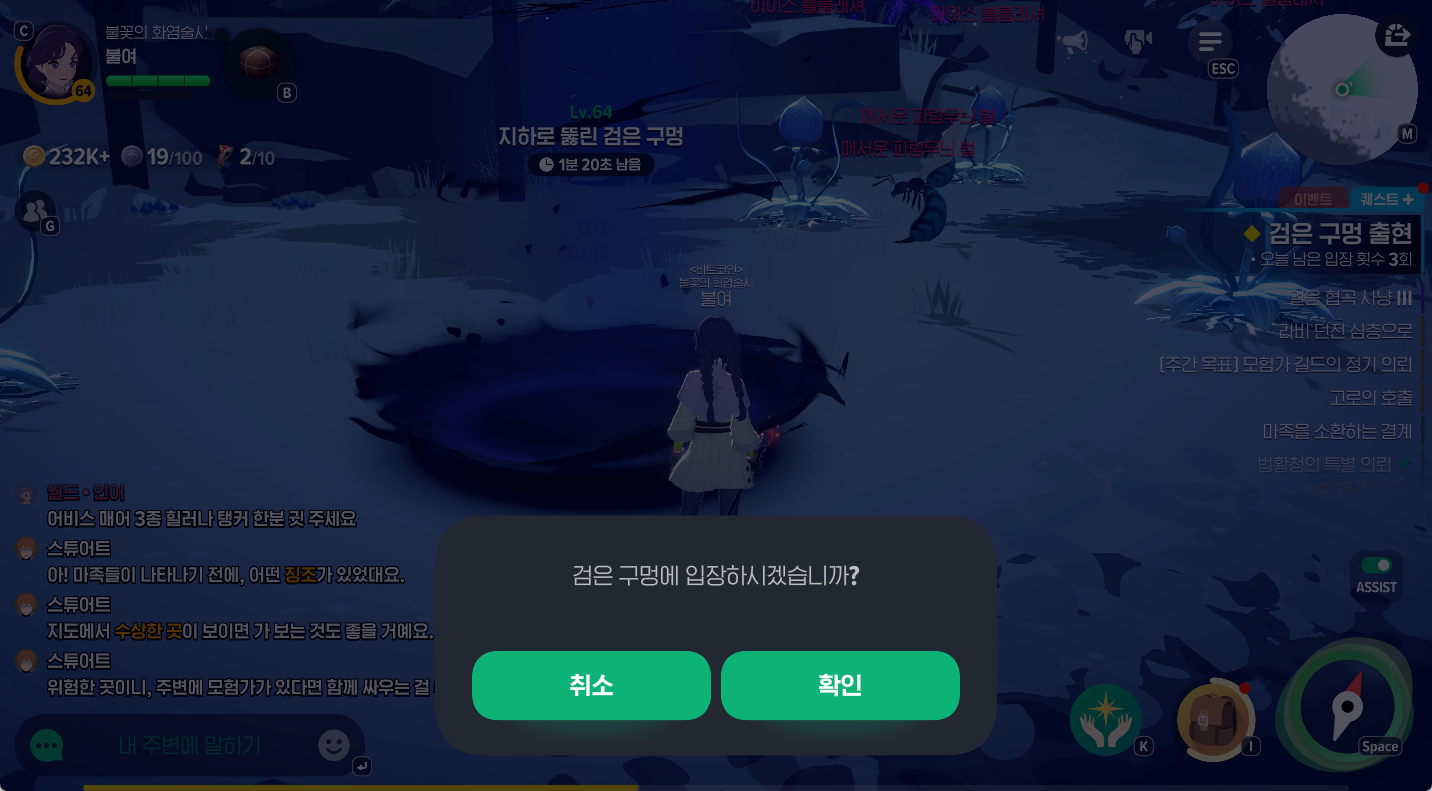Open the minimap labeled M
The width and height of the screenshot is (1432, 791).
point(1342,90)
